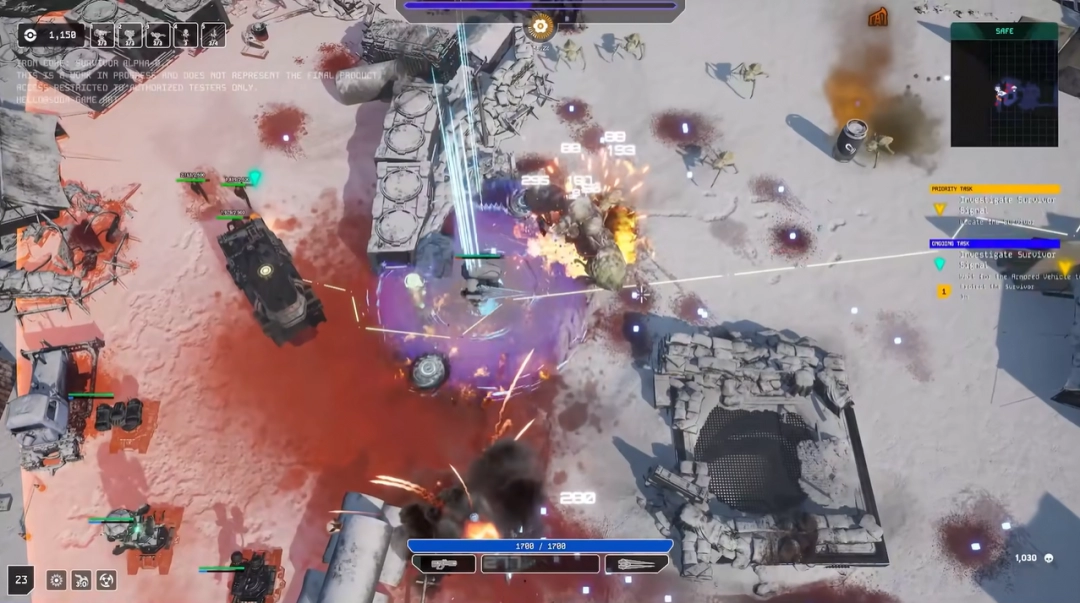Screen dimensions: 1080x603
Task: Choose unit slot number one in squad bar
Action: (x=103, y=36)
